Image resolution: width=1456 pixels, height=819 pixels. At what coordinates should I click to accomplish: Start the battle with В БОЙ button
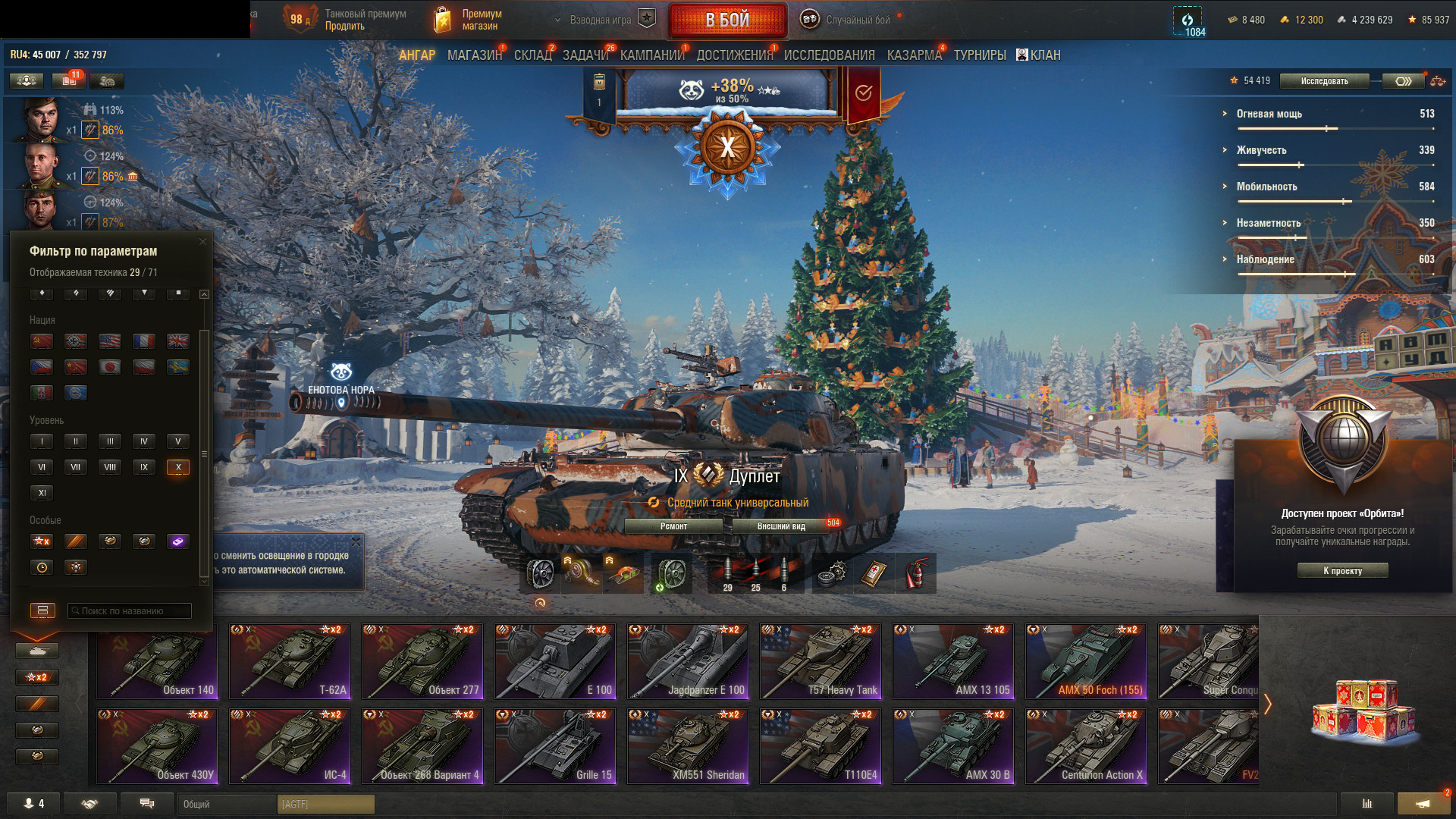[x=726, y=20]
